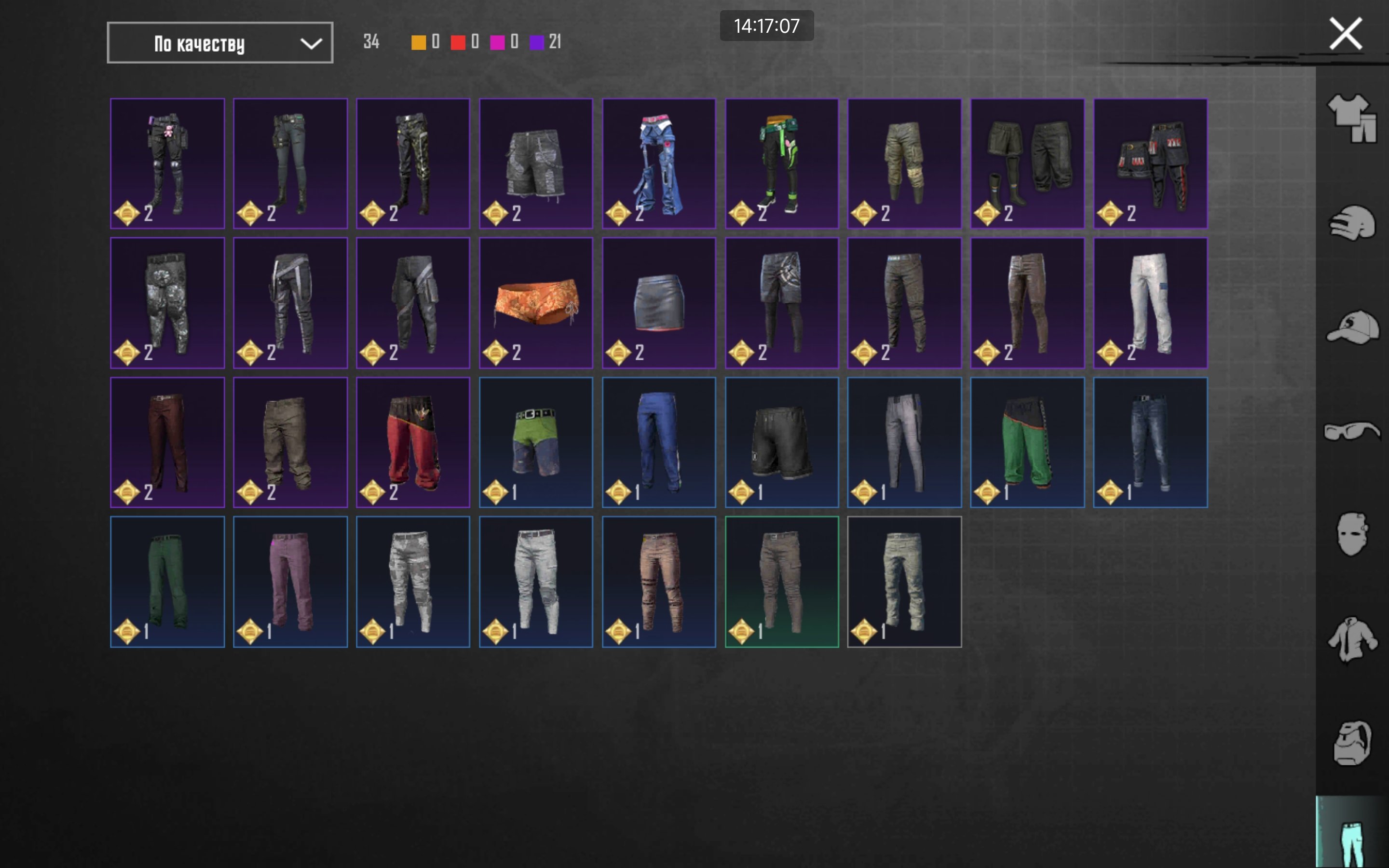The image size is (1389, 868).
Task: Open the backpack category tab
Action: click(1352, 744)
